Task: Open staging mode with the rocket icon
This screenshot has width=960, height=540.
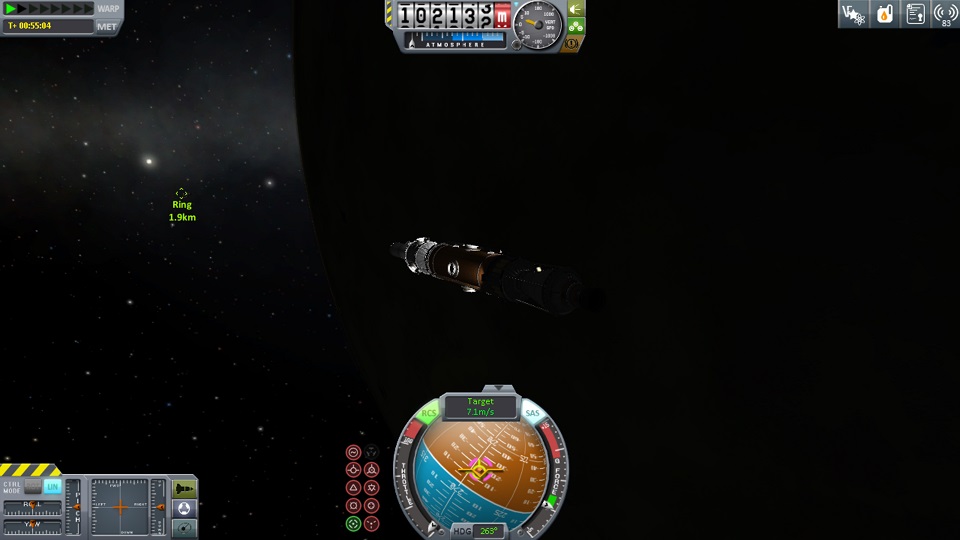Action: (x=185, y=488)
